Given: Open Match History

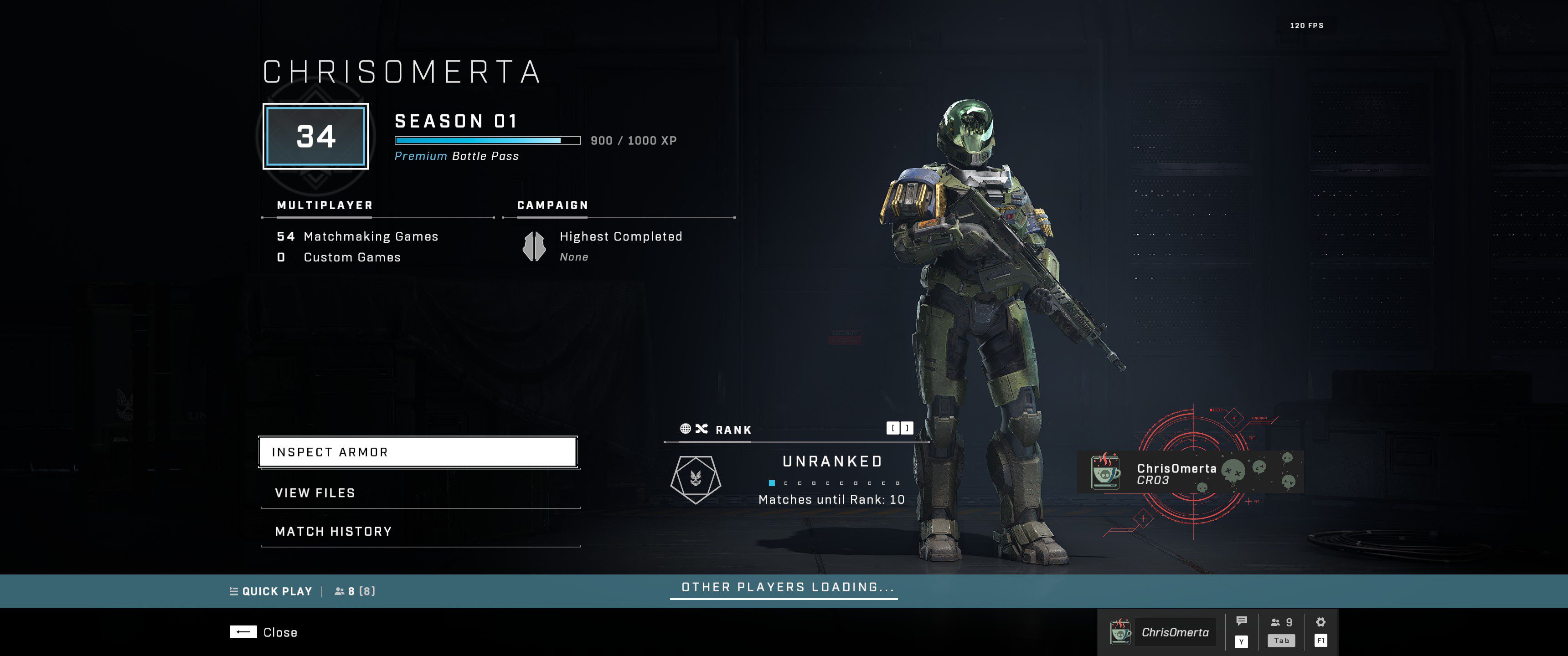Looking at the screenshot, I should click(420, 531).
